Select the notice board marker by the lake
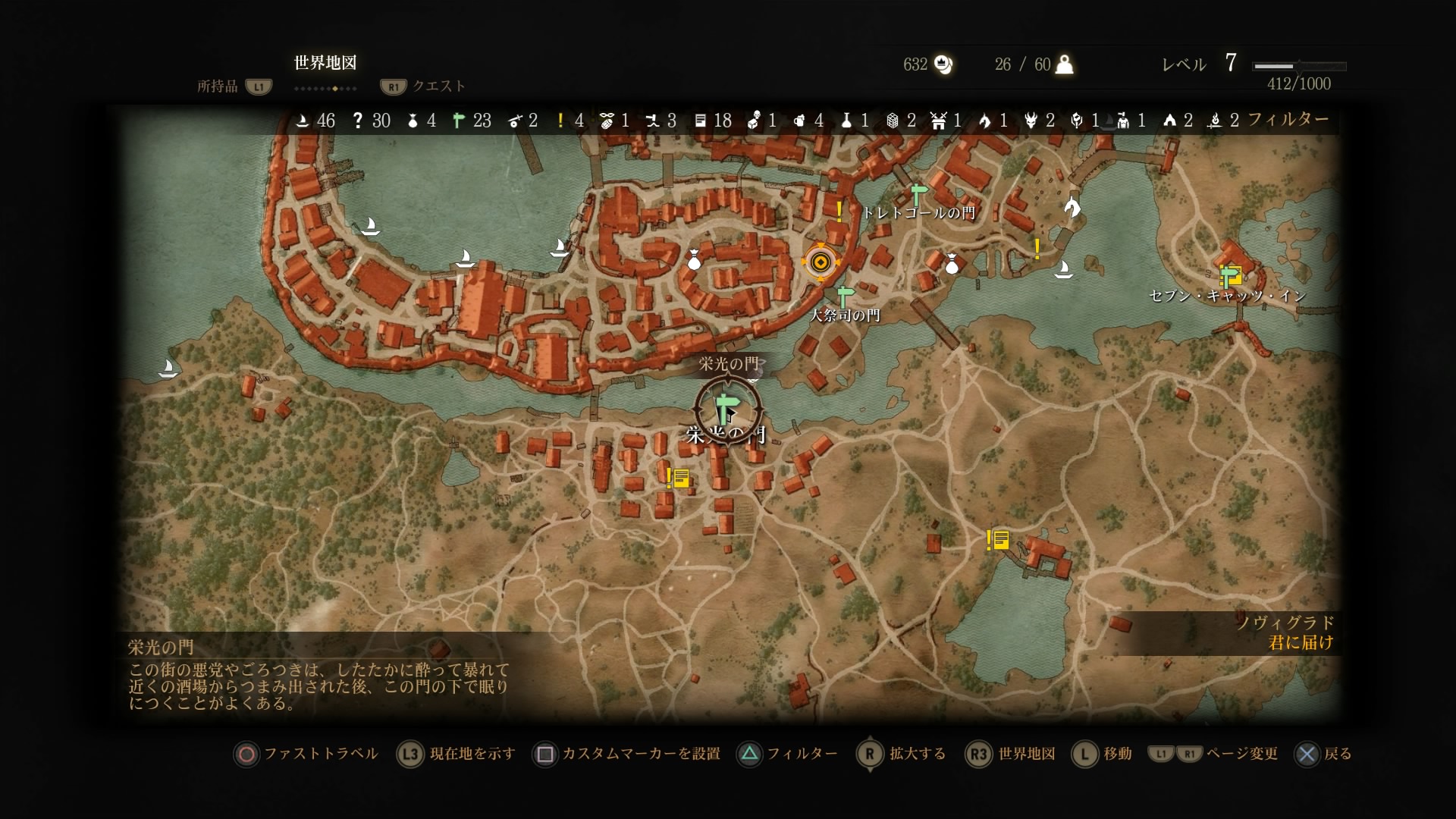The height and width of the screenshot is (819, 1456). [x=998, y=540]
